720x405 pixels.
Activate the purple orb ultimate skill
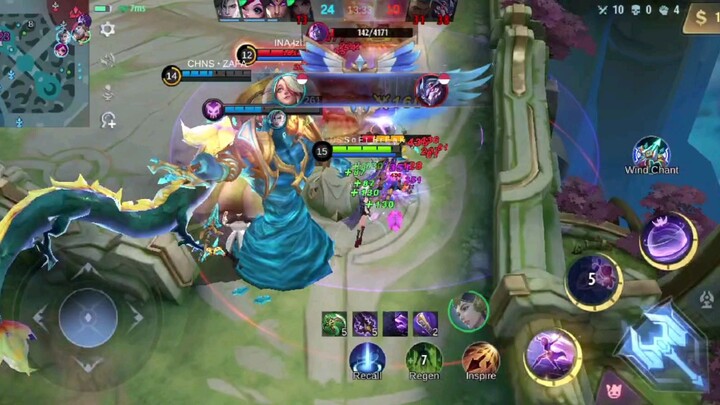point(668,240)
